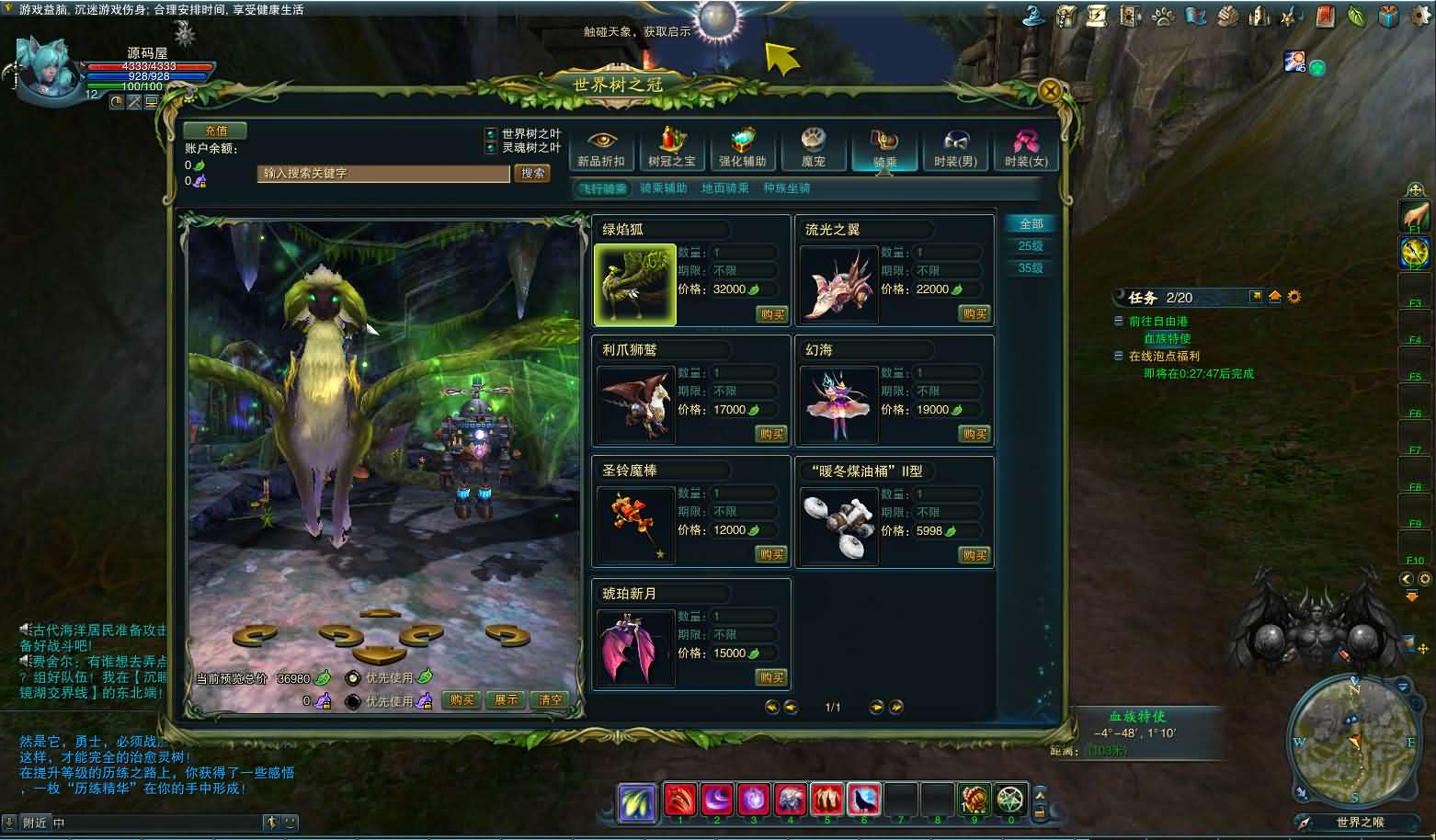Show the 种族坐骑 race mount subtab
Viewport: 1436px width, 840px height.
pyautogui.click(x=787, y=188)
